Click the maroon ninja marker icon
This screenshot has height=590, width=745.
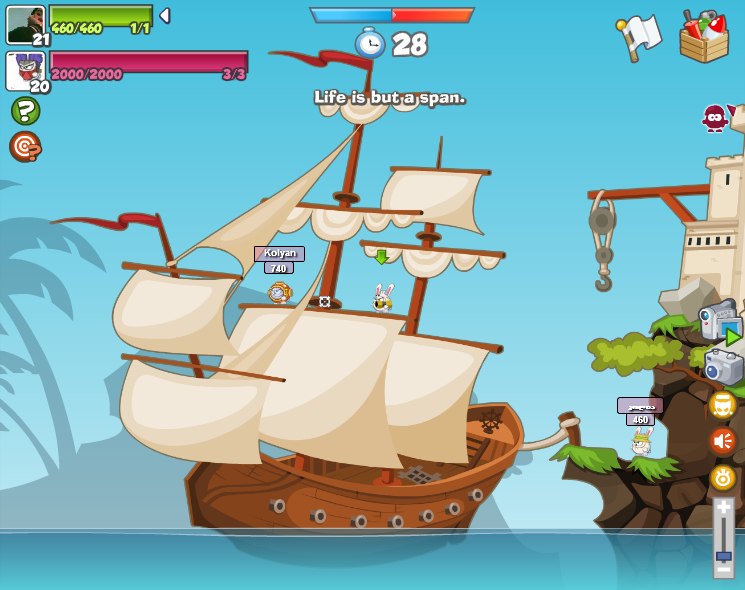[x=715, y=118]
